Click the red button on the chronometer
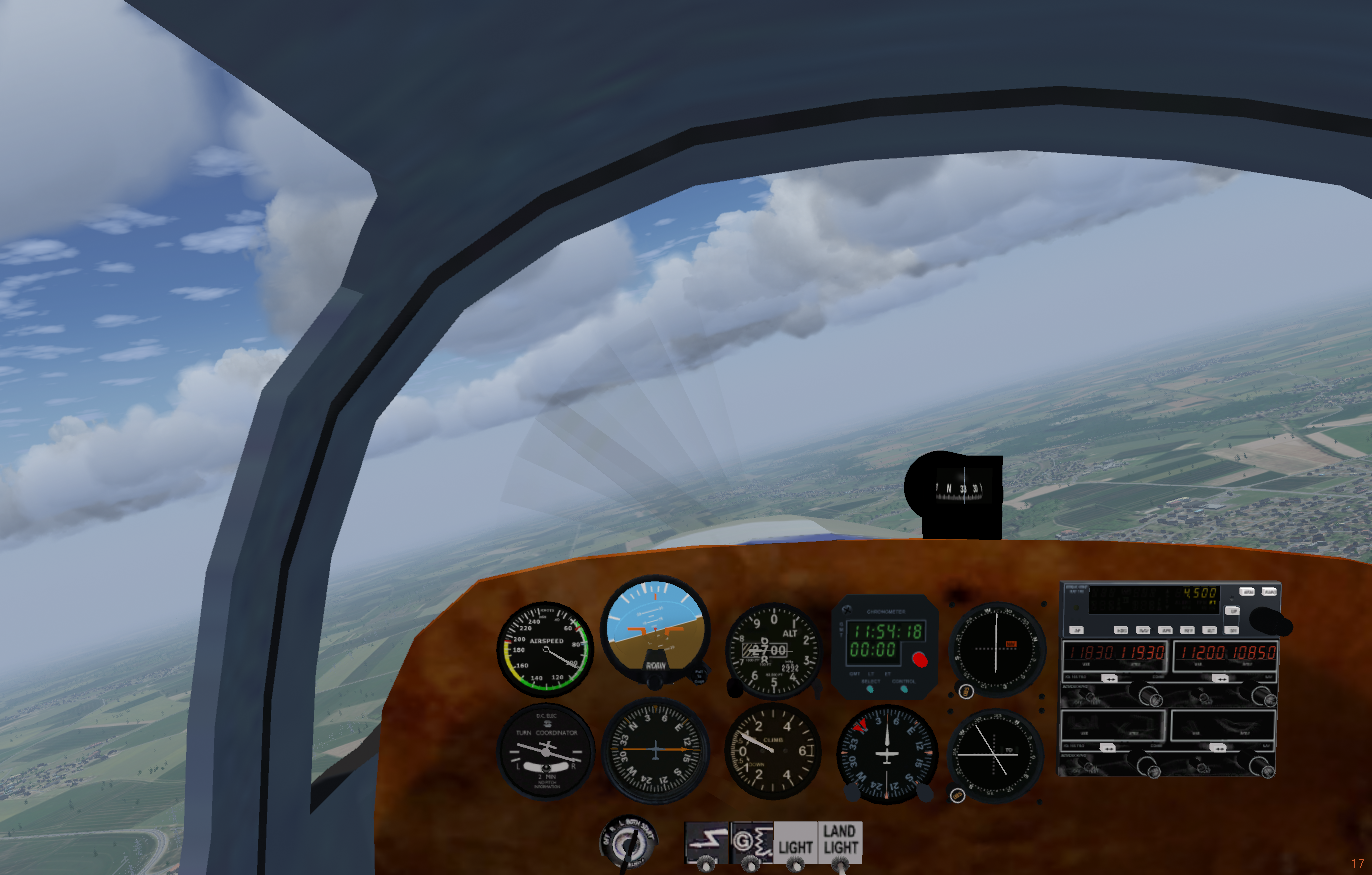Image resolution: width=1372 pixels, height=875 pixels. [x=920, y=659]
